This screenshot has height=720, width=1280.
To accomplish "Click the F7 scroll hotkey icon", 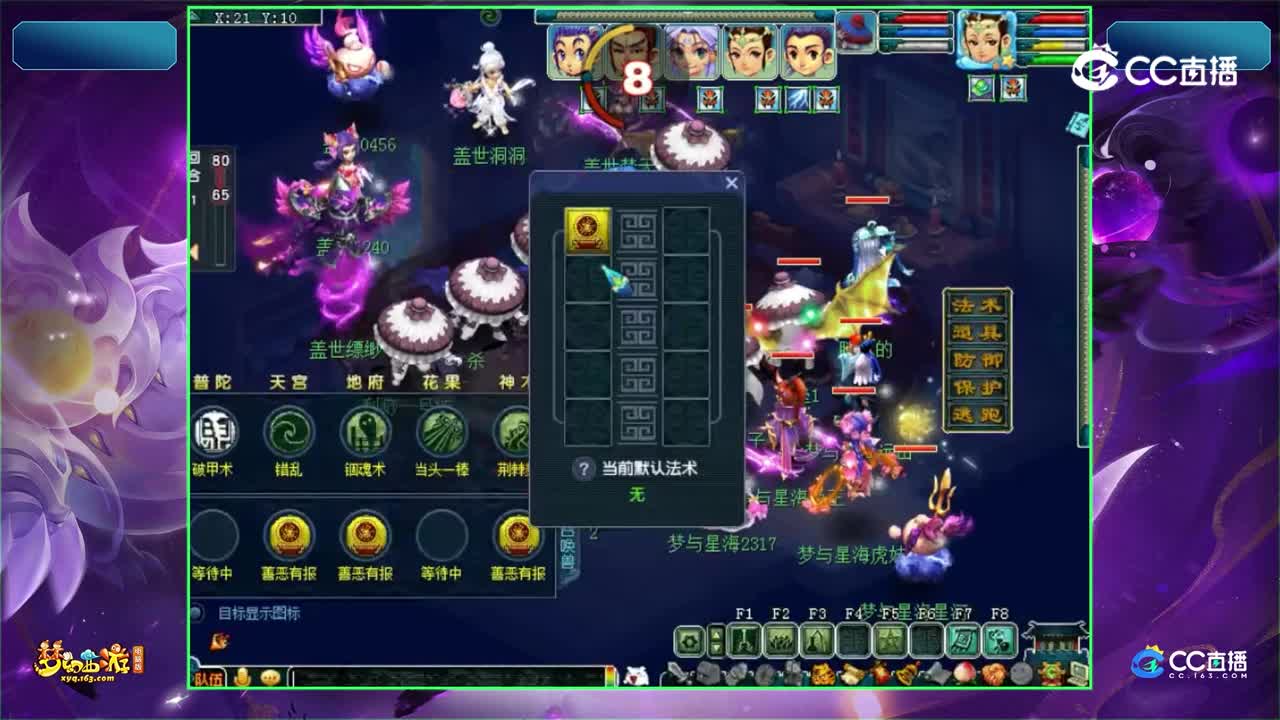I will 962,640.
